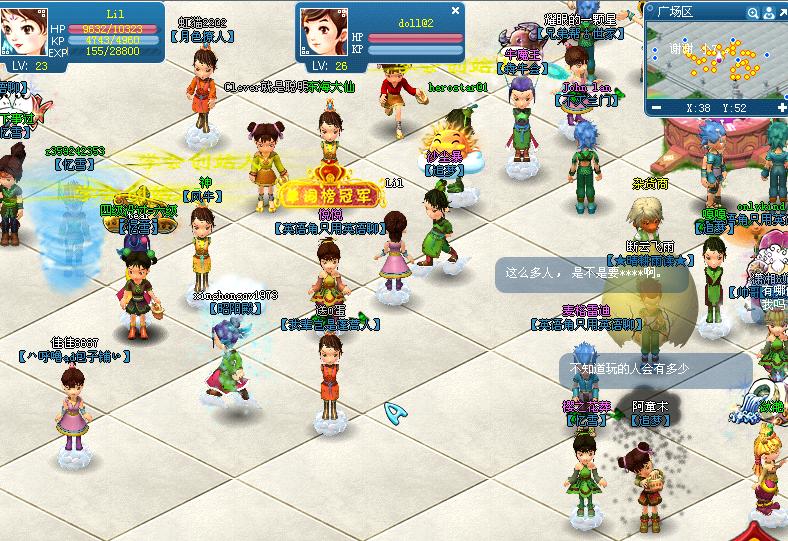Viewport: 788px width, 541px height.
Task: Zoom out the minimap with minus button
Action: click(657, 107)
